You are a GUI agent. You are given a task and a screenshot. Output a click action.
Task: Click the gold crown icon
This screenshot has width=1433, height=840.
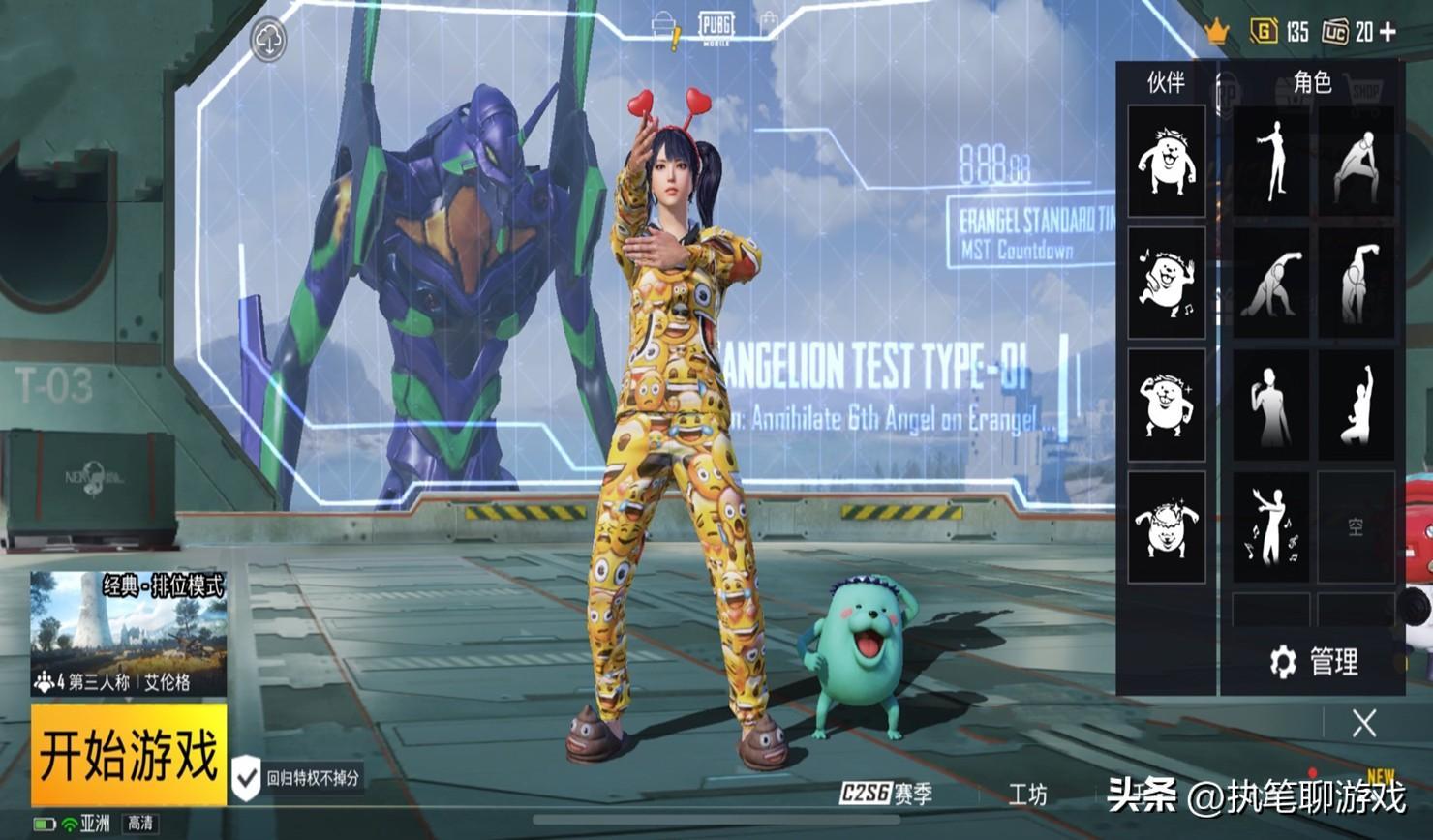pos(1216,32)
